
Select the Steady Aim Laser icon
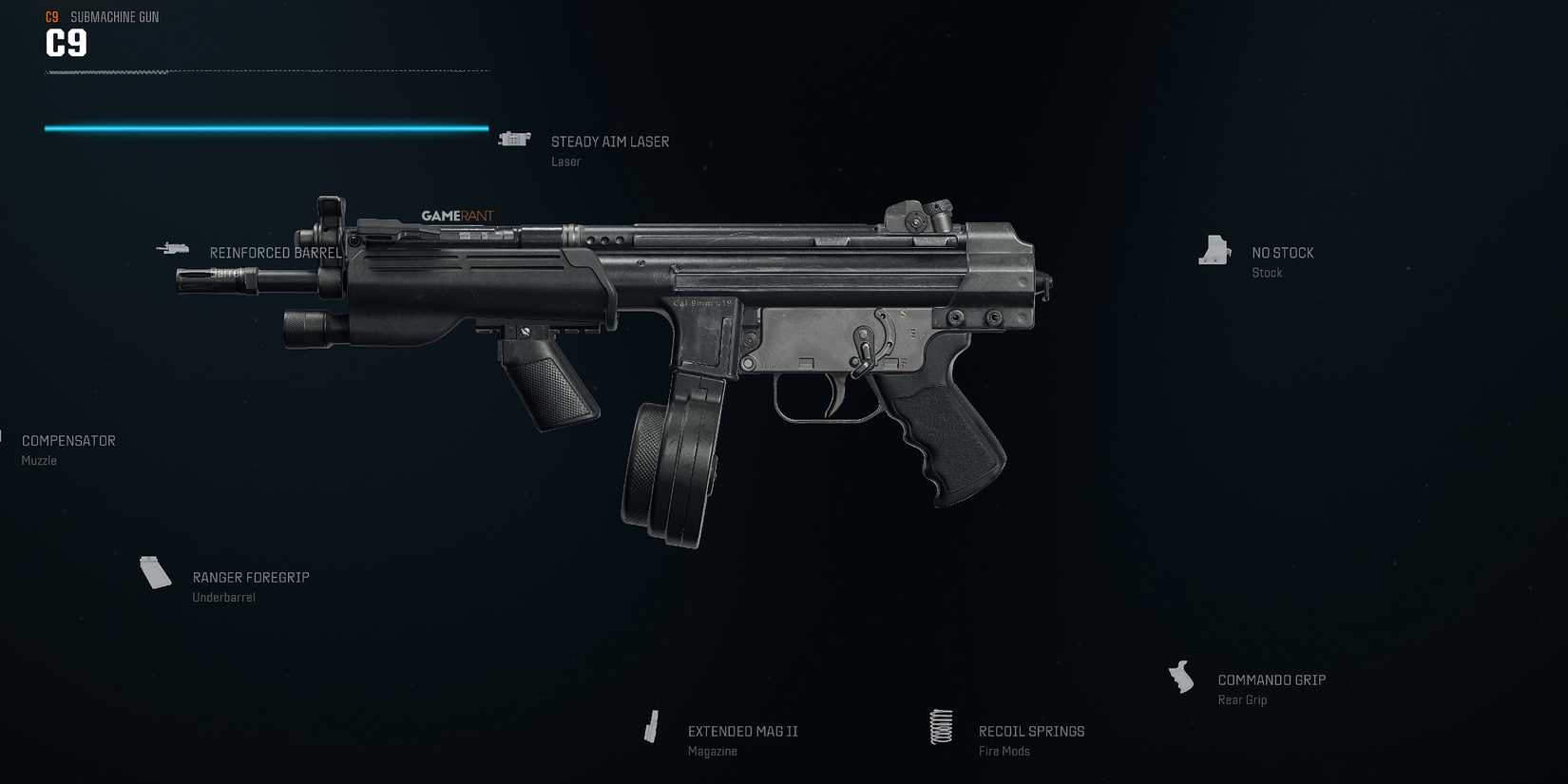pos(514,139)
